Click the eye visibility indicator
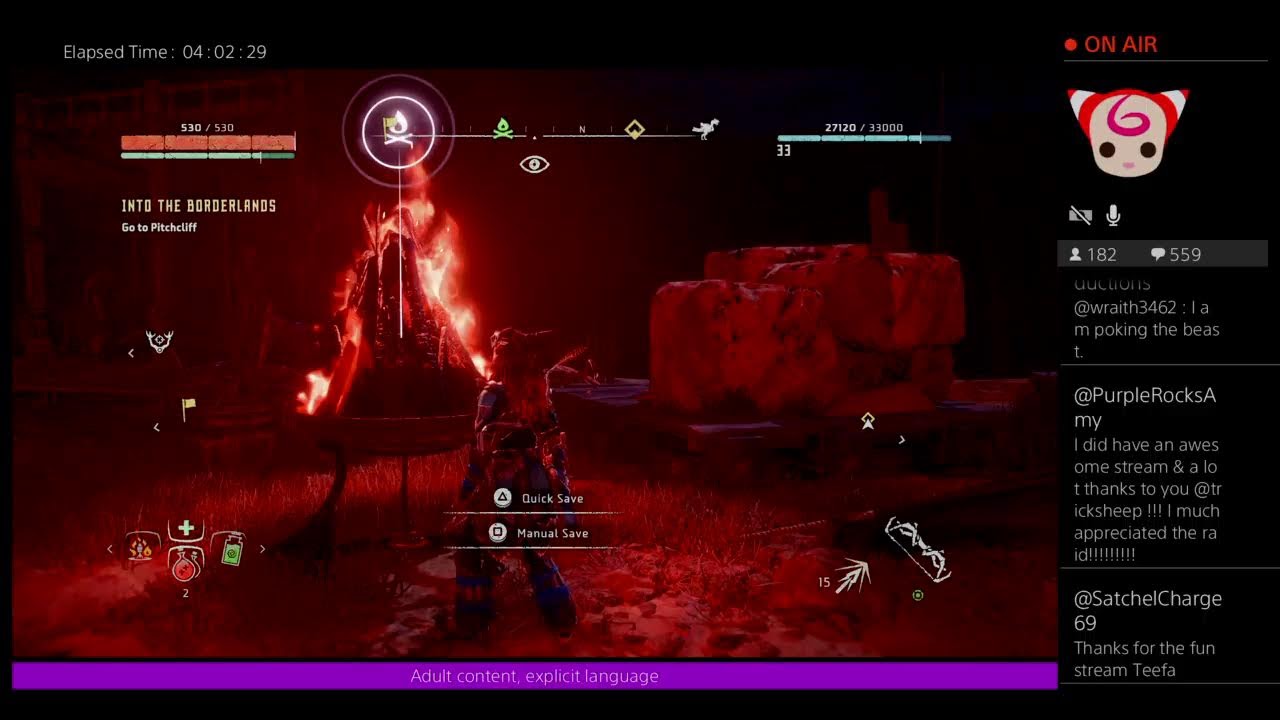 click(x=534, y=164)
